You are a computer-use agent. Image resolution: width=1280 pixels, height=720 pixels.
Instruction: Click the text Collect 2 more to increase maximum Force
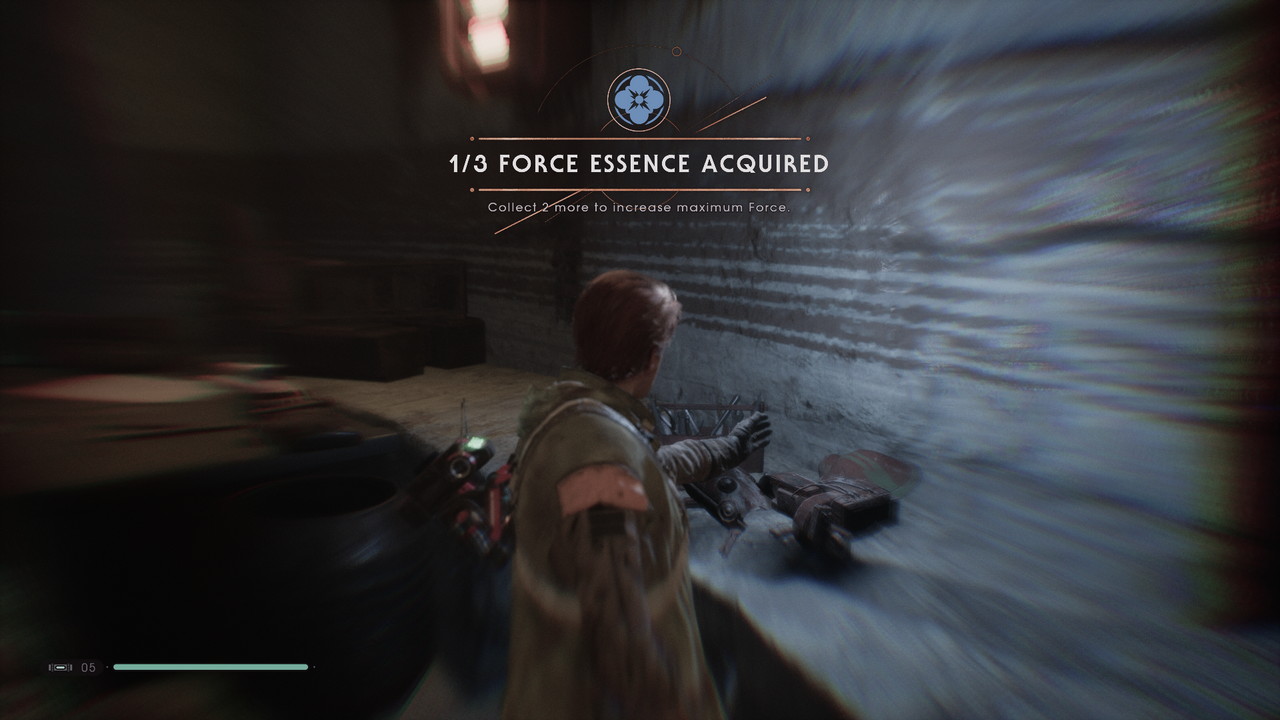[637, 207]
